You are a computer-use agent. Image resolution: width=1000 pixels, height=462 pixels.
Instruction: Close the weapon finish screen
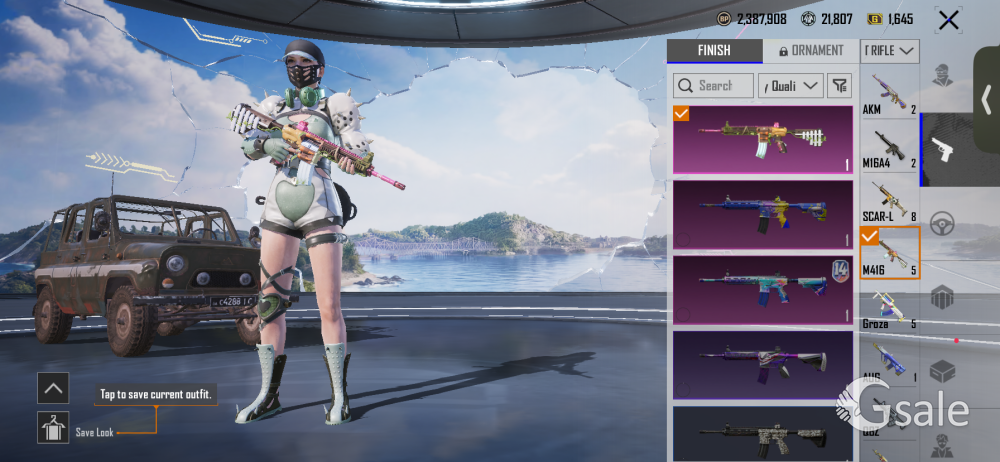coord(947,19)
